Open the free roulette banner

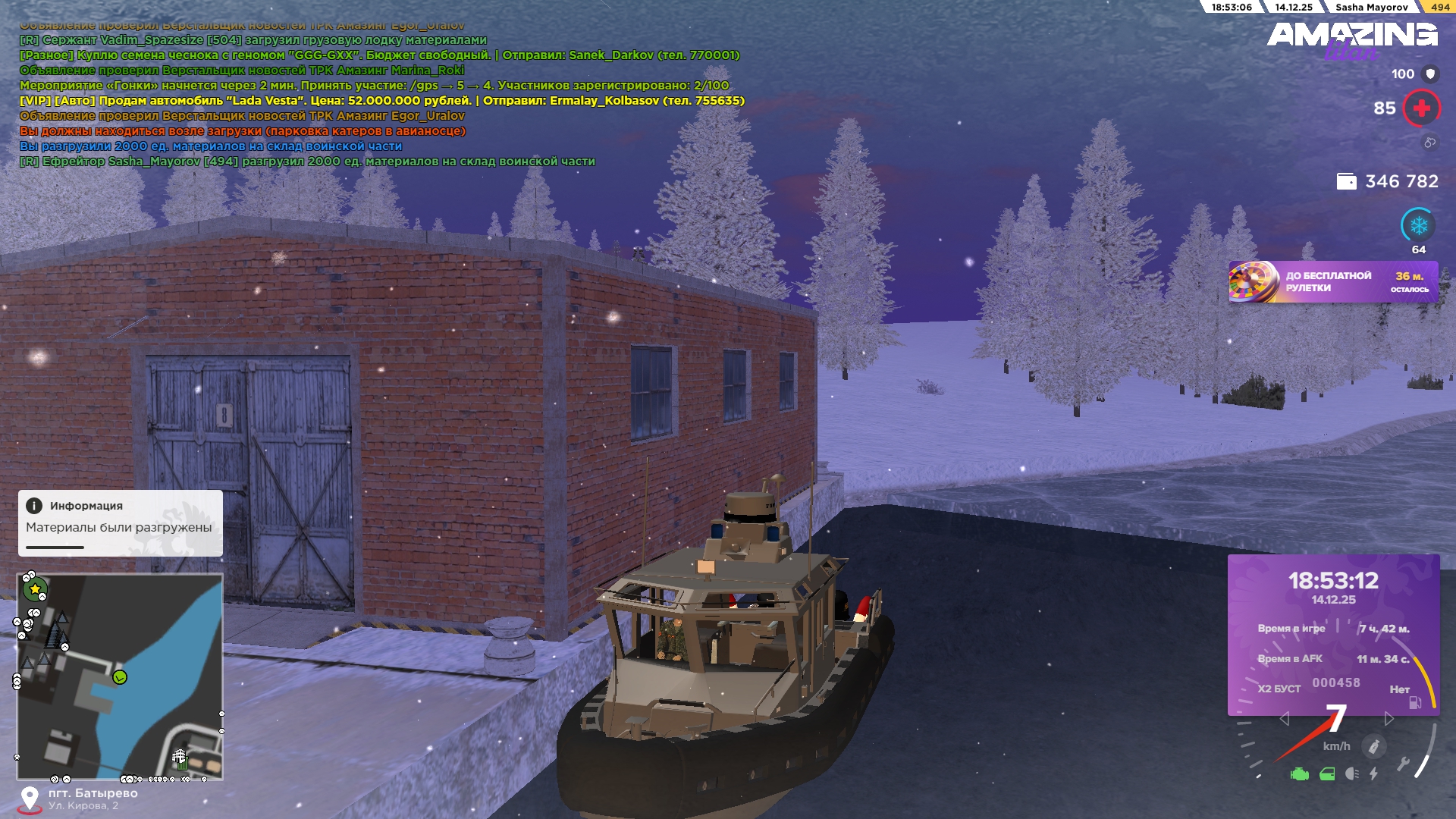[1333, 282]
